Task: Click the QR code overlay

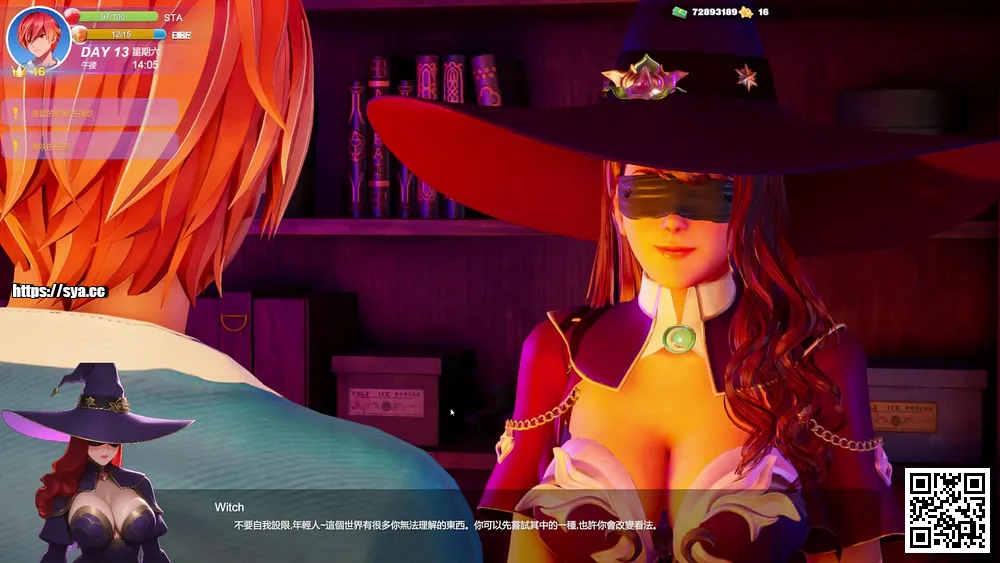Action: click(x=947, y=510)
